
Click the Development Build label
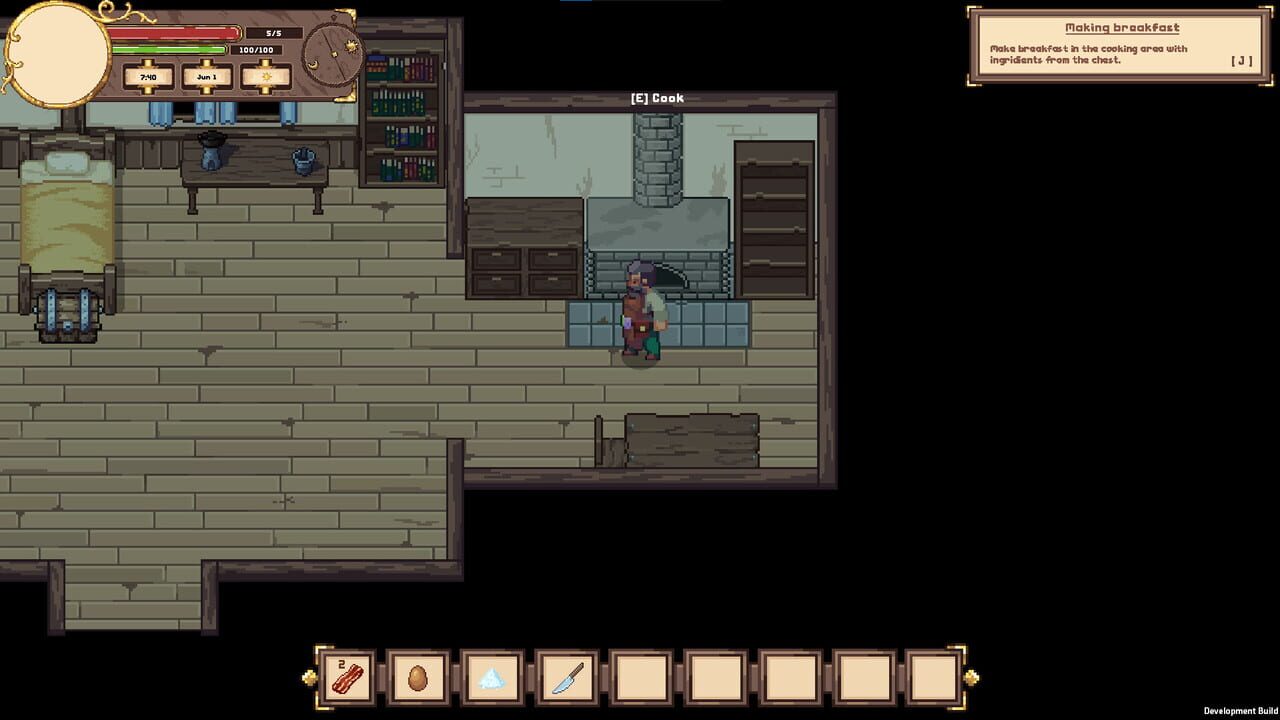point(1243,712)
